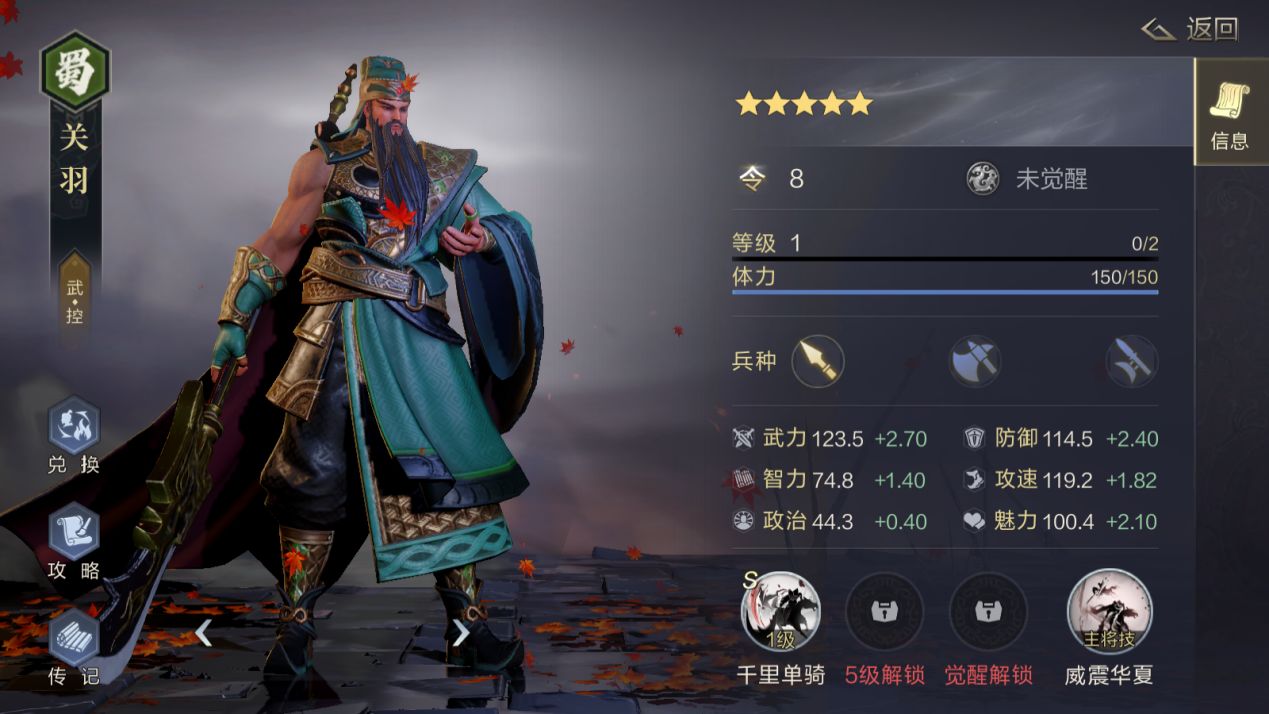Select the 千里单骑 skill icon
Viewport: 1269px width, 714px height.
[781, 611]
